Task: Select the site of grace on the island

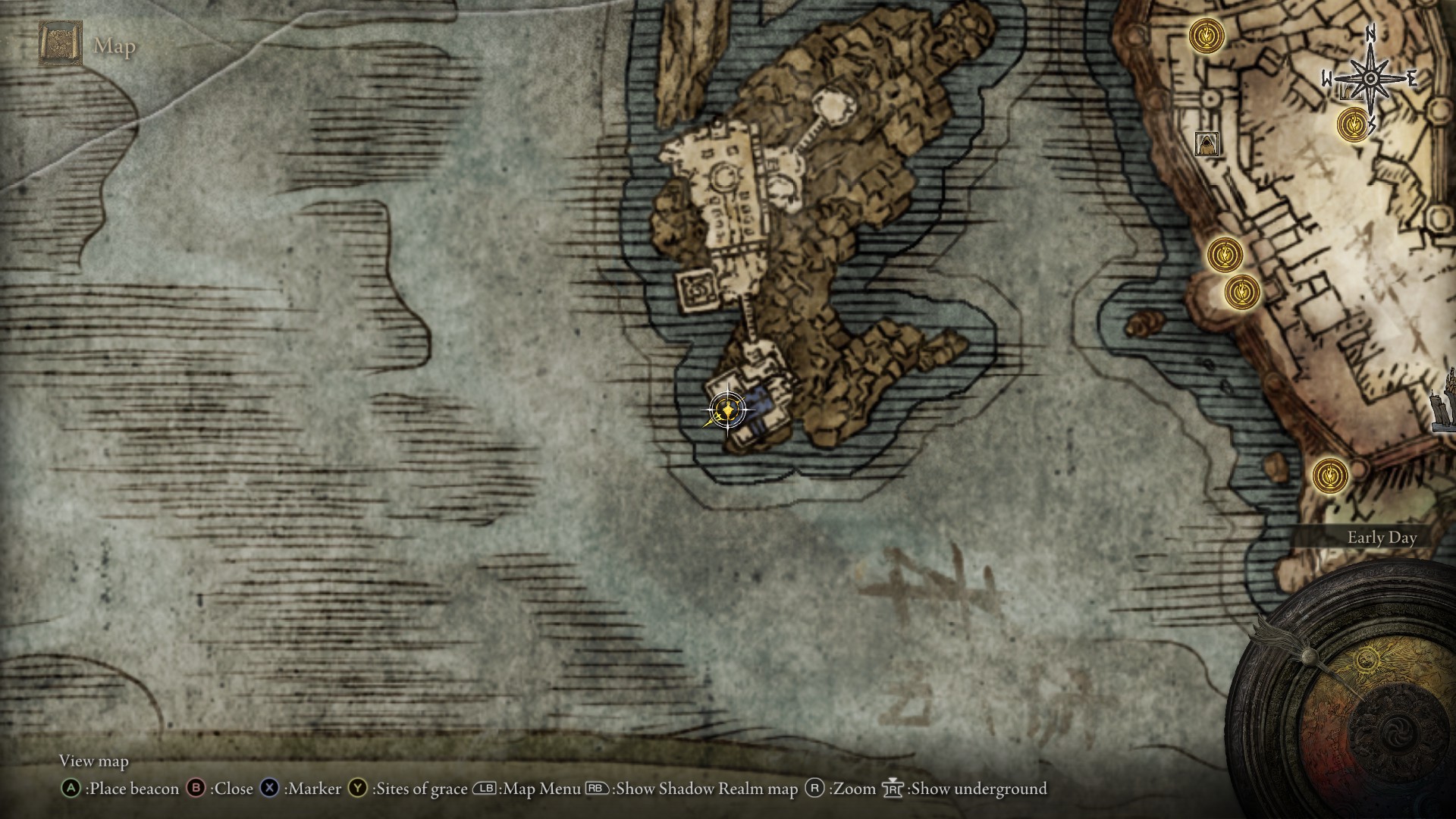Action: point(727,410)
